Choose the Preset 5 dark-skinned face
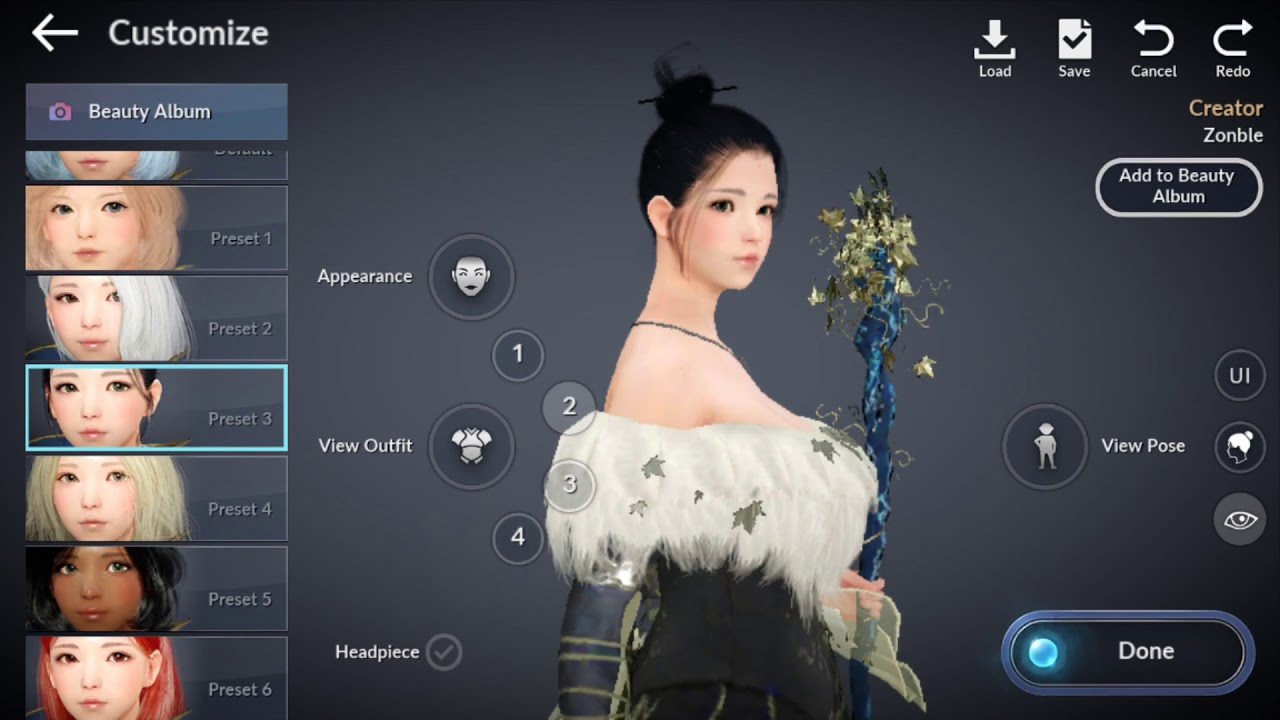Viewport: 1280px width, 720px height. tap(156, 588)
